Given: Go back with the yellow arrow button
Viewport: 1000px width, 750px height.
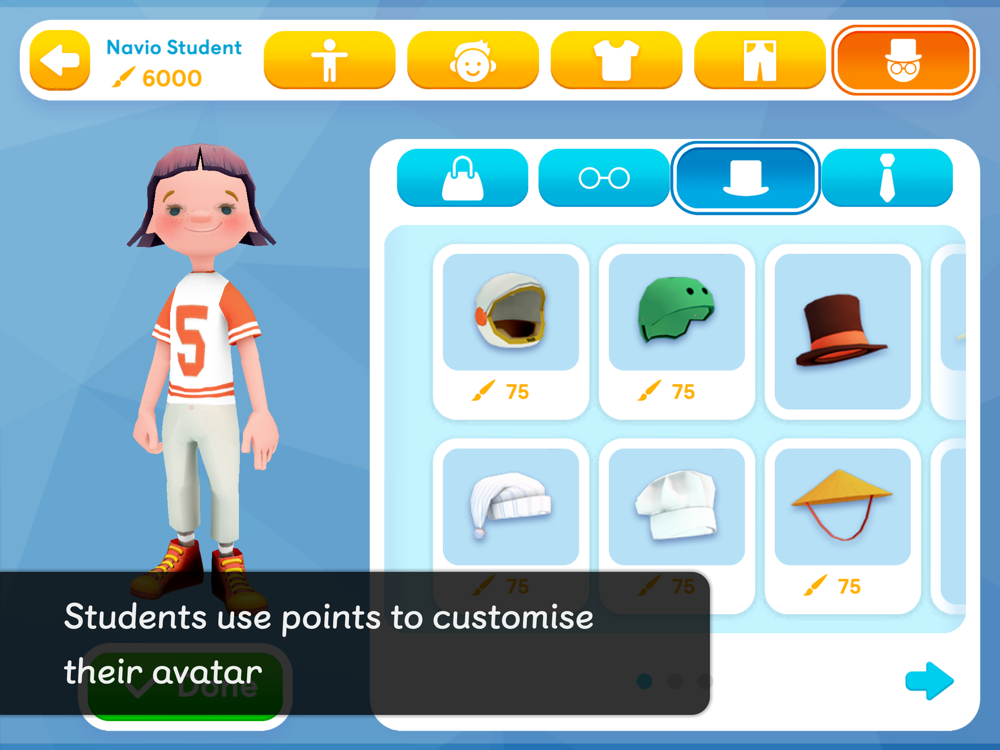Looking at the screenshot, I should click(59, 60).
